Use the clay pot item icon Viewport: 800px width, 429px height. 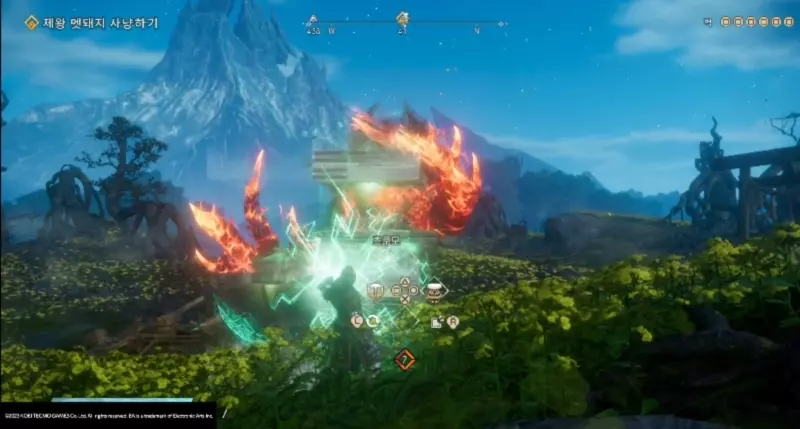click(x=434, y=292)
